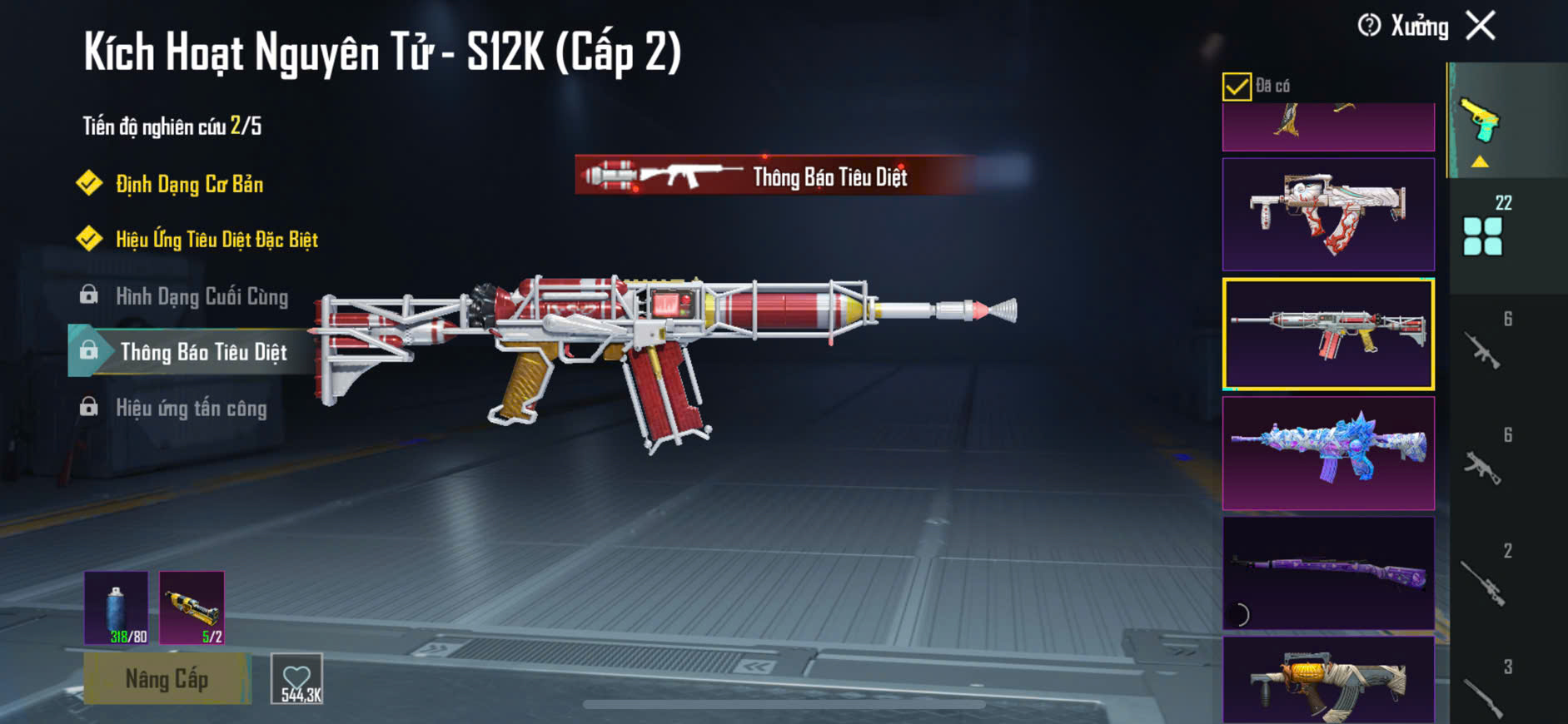
Task: Select Định Dạng Cơ Bản research stage
Action: [x=189, y=184]
